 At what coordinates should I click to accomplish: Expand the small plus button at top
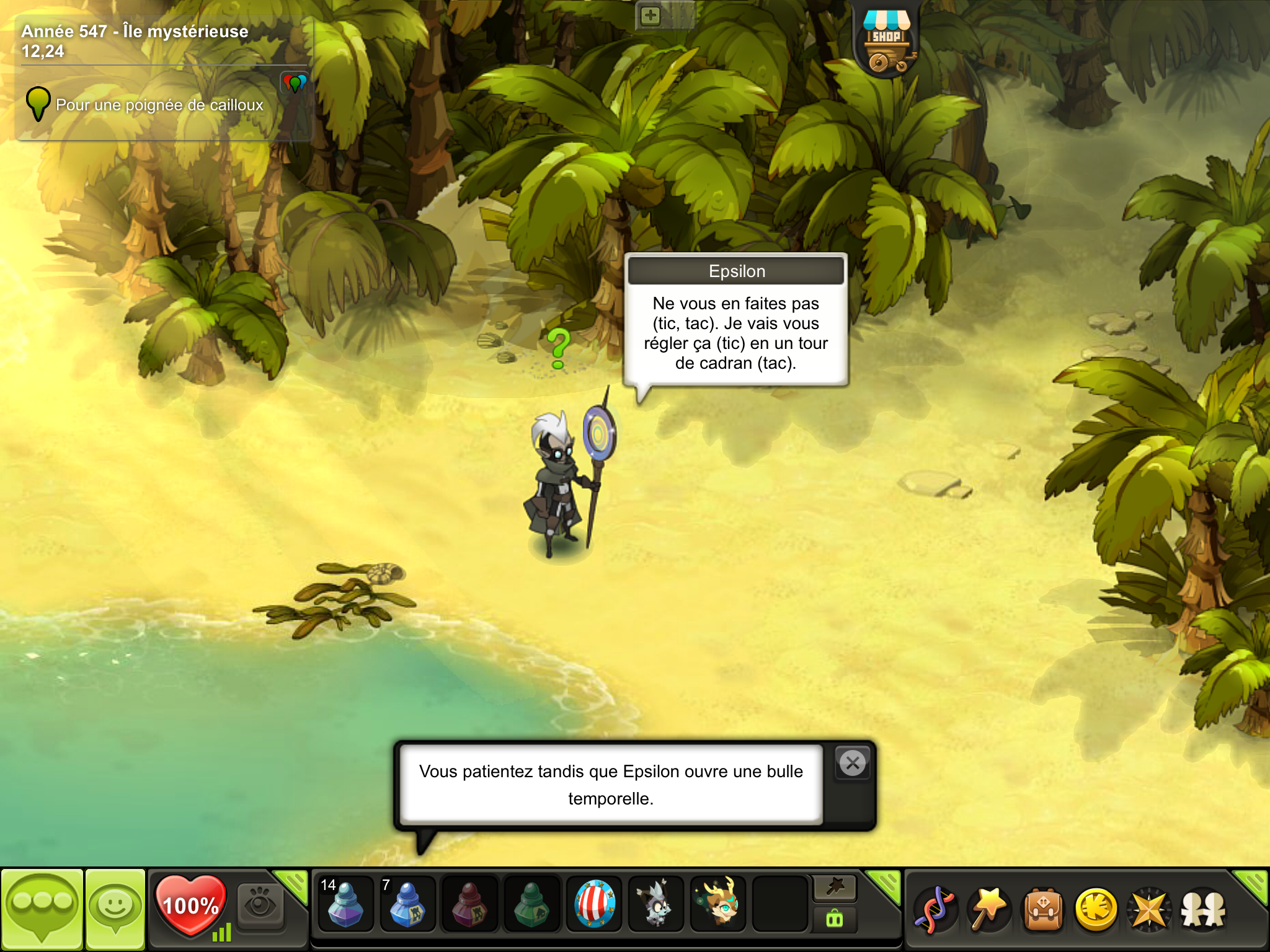point(650,15)
